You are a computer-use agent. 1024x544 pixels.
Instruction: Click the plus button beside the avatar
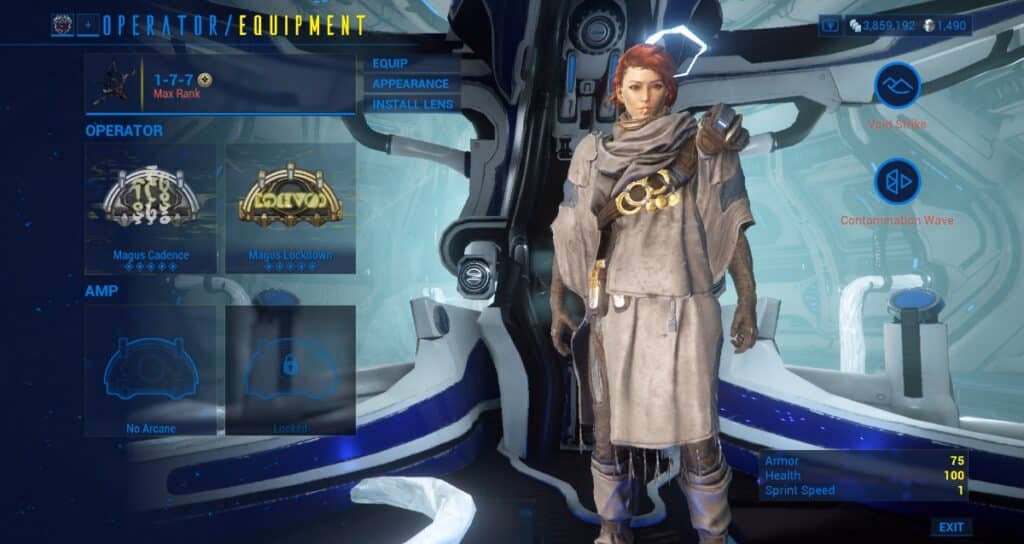(88, 25)
